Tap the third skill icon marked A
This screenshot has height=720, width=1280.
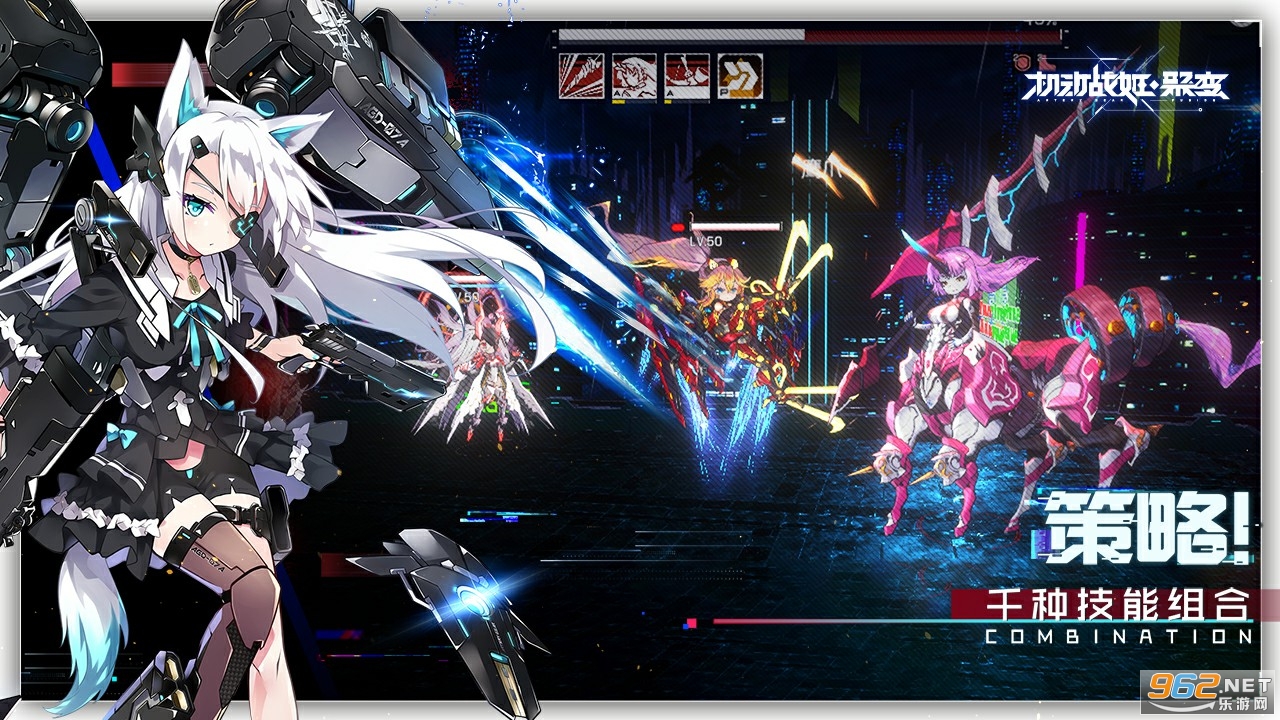pos(687,75)
